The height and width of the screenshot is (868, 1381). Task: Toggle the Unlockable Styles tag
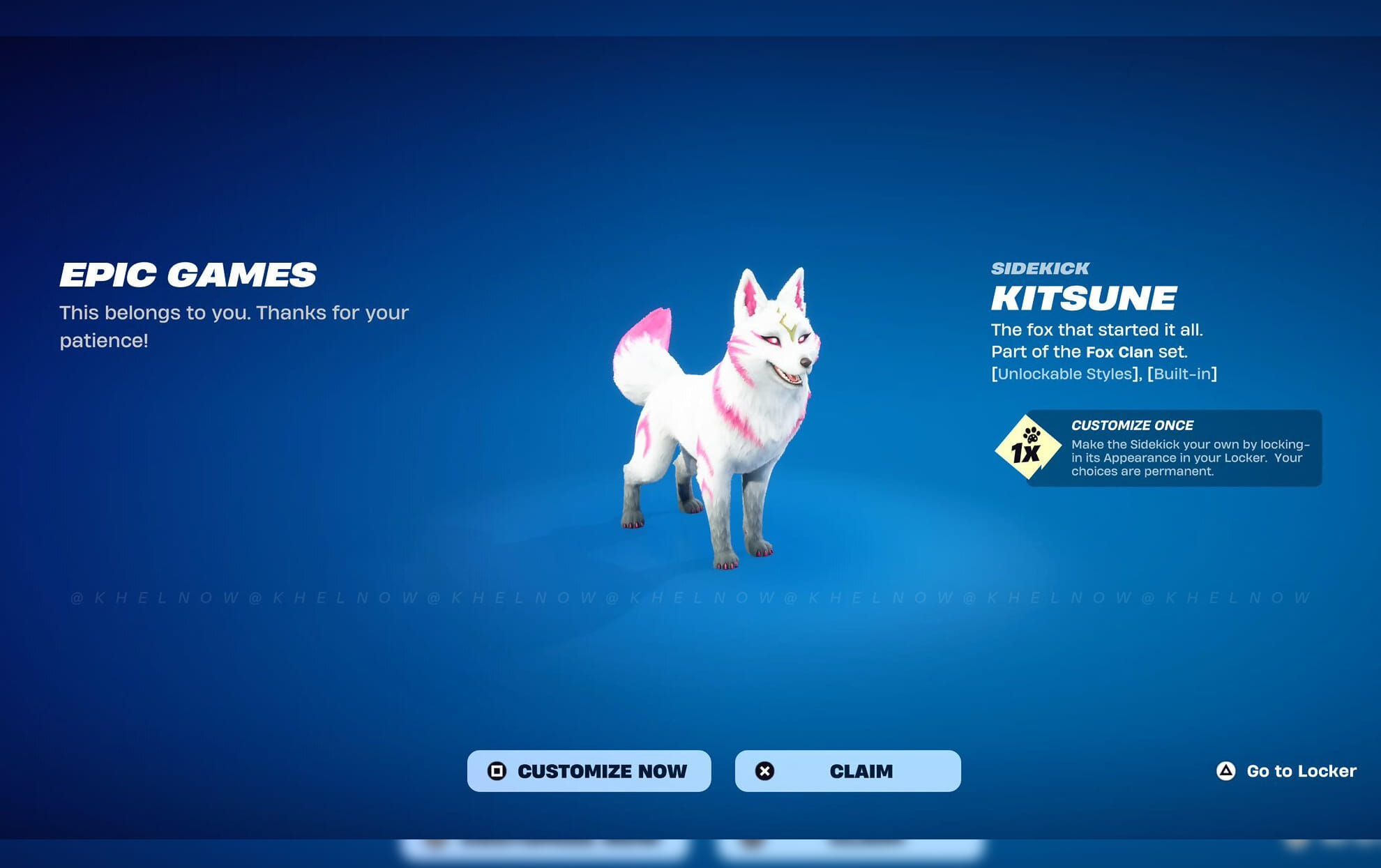1064,374
